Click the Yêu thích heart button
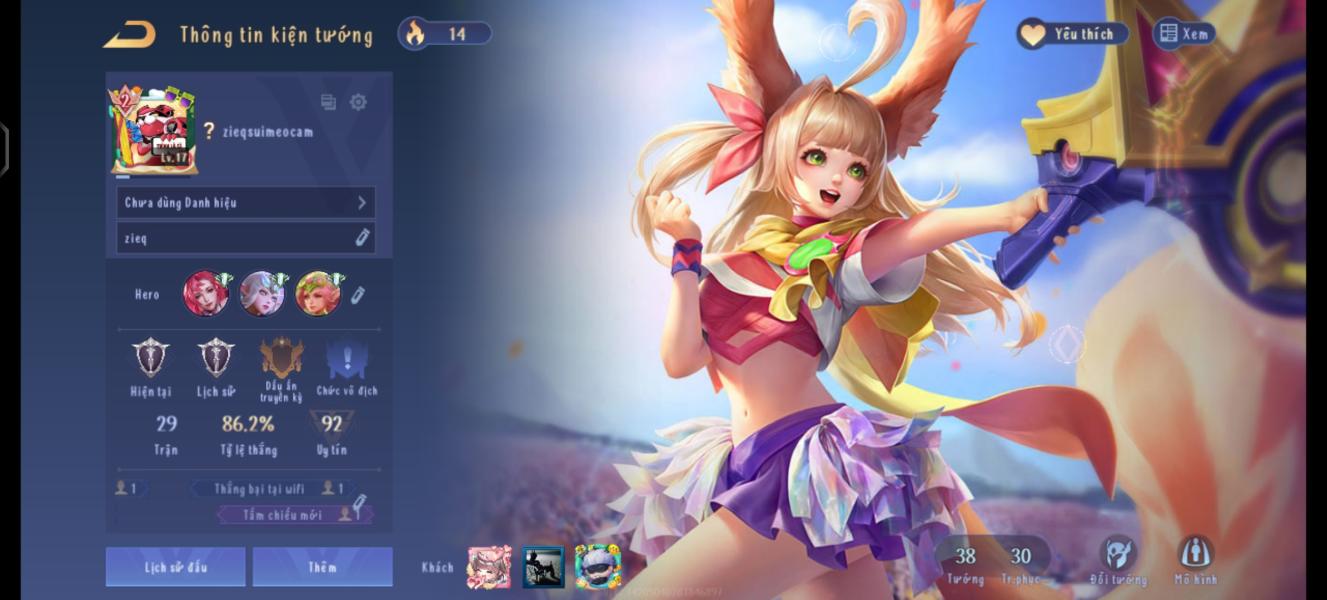 click(1072, 34)
